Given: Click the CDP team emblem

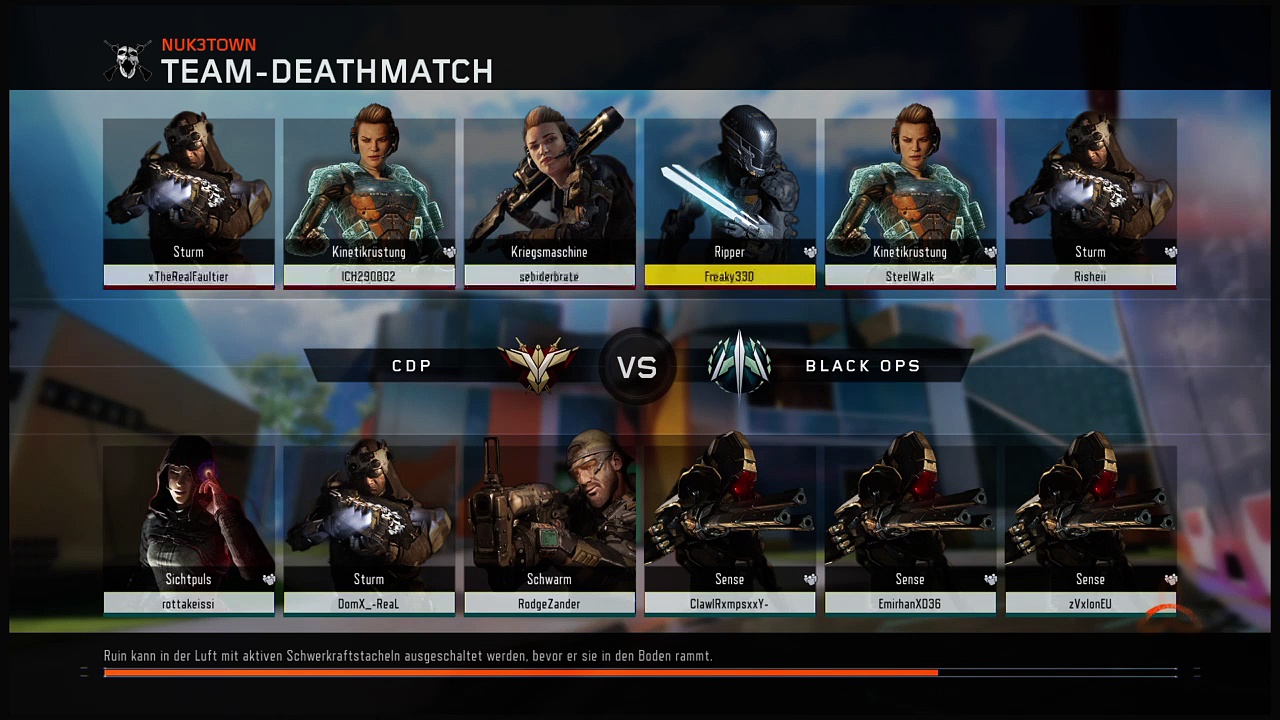Looking at the screenshot, I should pos(538,365).
